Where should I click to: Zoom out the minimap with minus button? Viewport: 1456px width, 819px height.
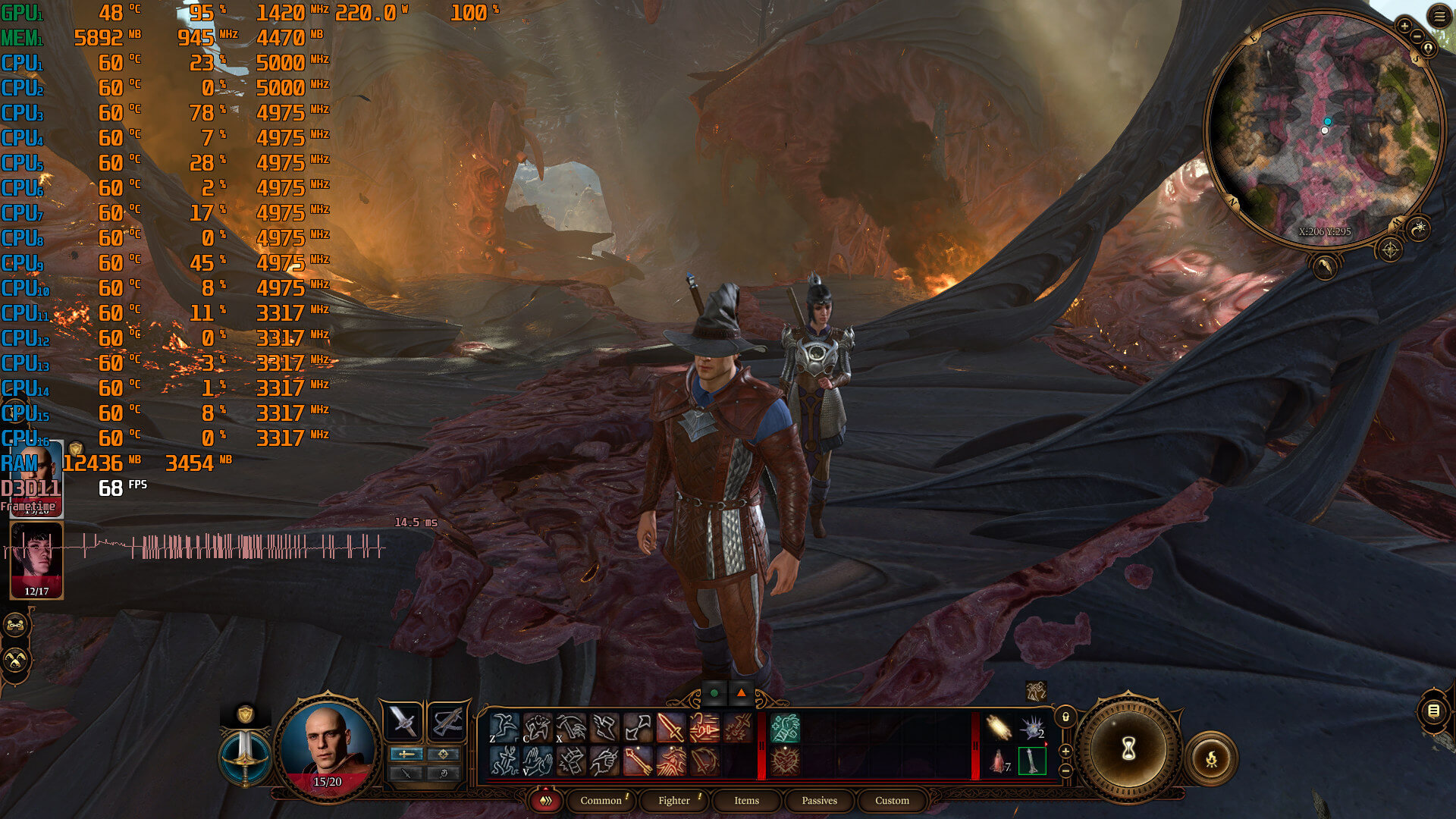(1417, 36)
